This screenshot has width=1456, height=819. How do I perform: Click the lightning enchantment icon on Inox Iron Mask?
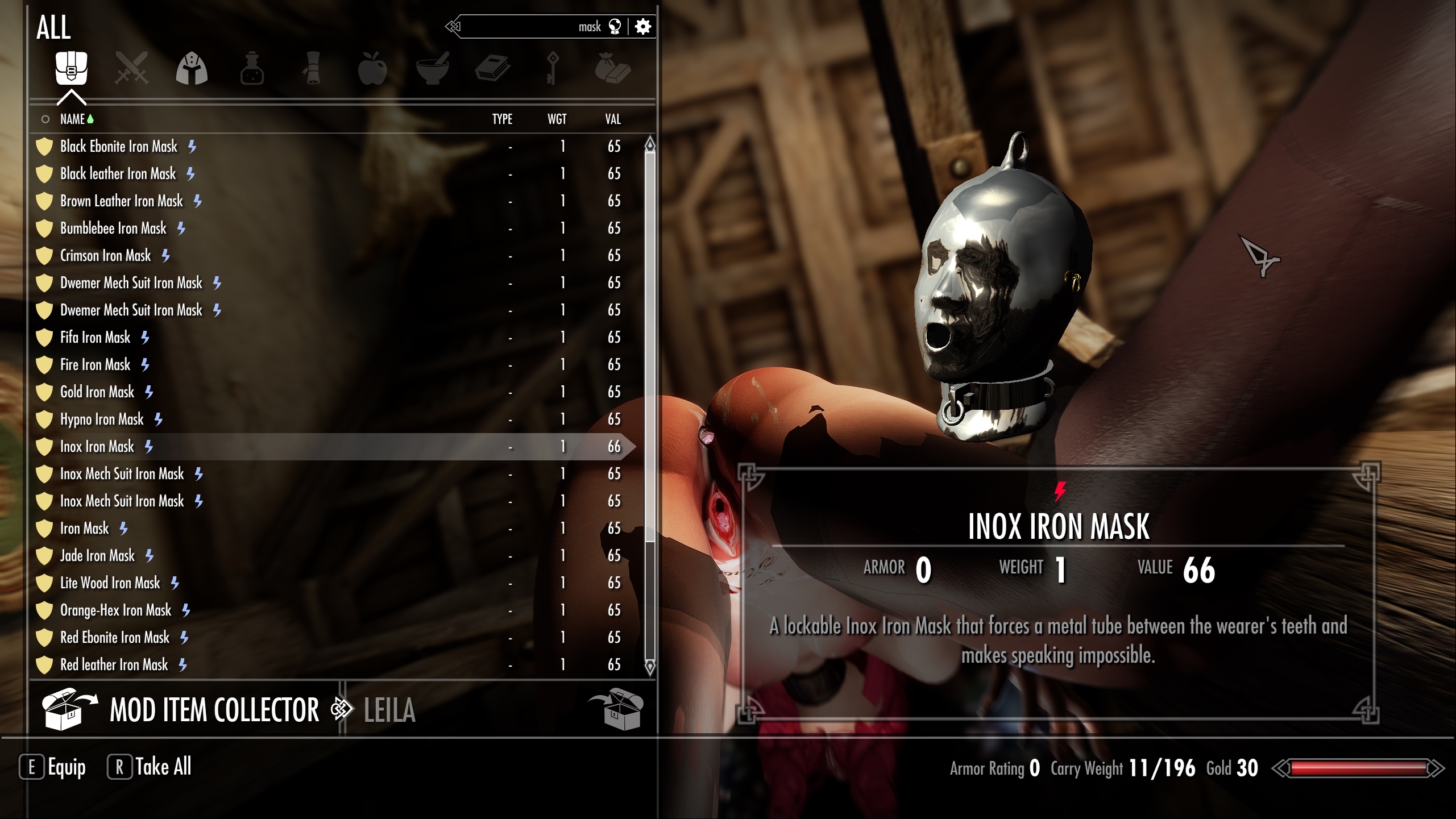click(150, 447)
